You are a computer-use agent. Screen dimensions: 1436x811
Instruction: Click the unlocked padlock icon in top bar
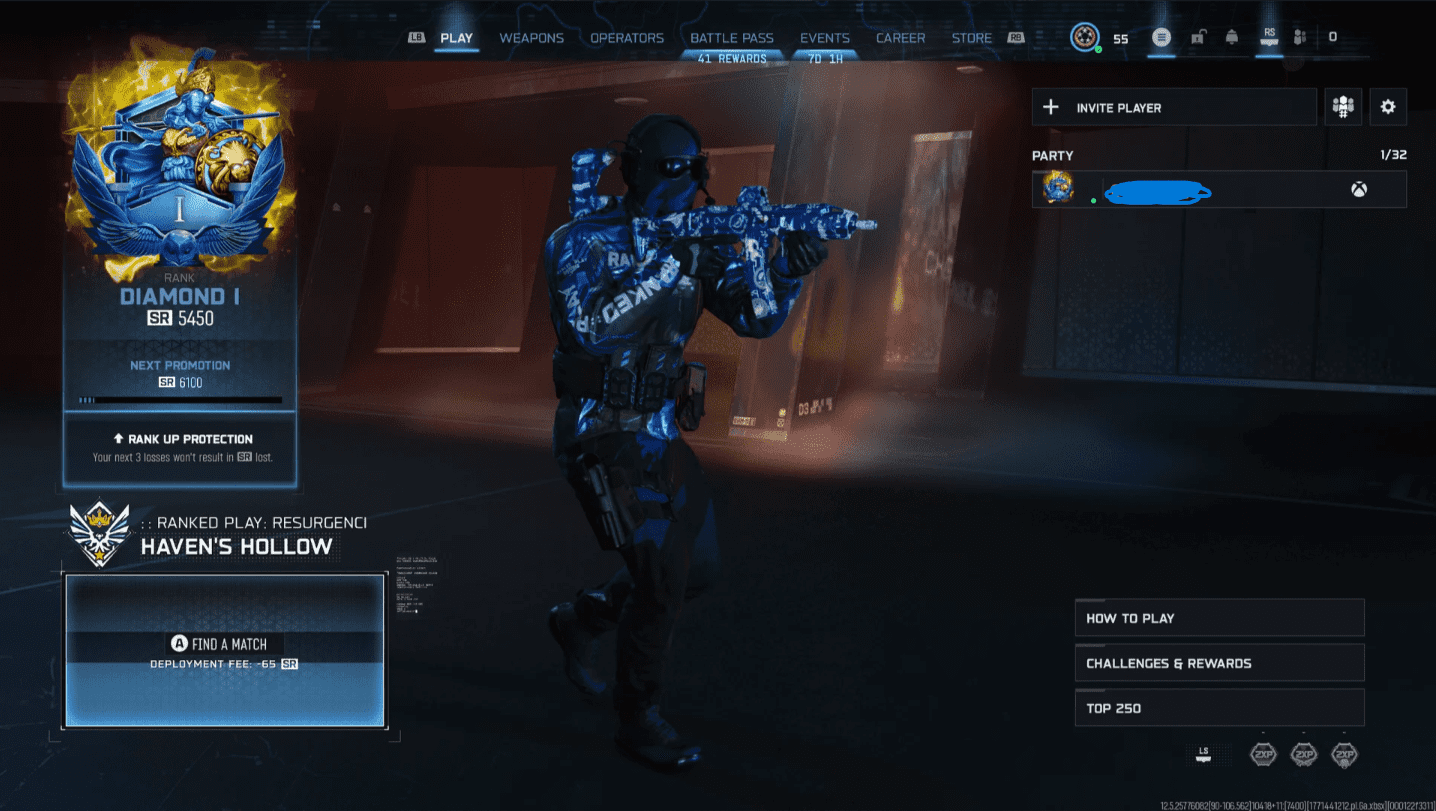pyautogui.click(x=1197, y=37)
